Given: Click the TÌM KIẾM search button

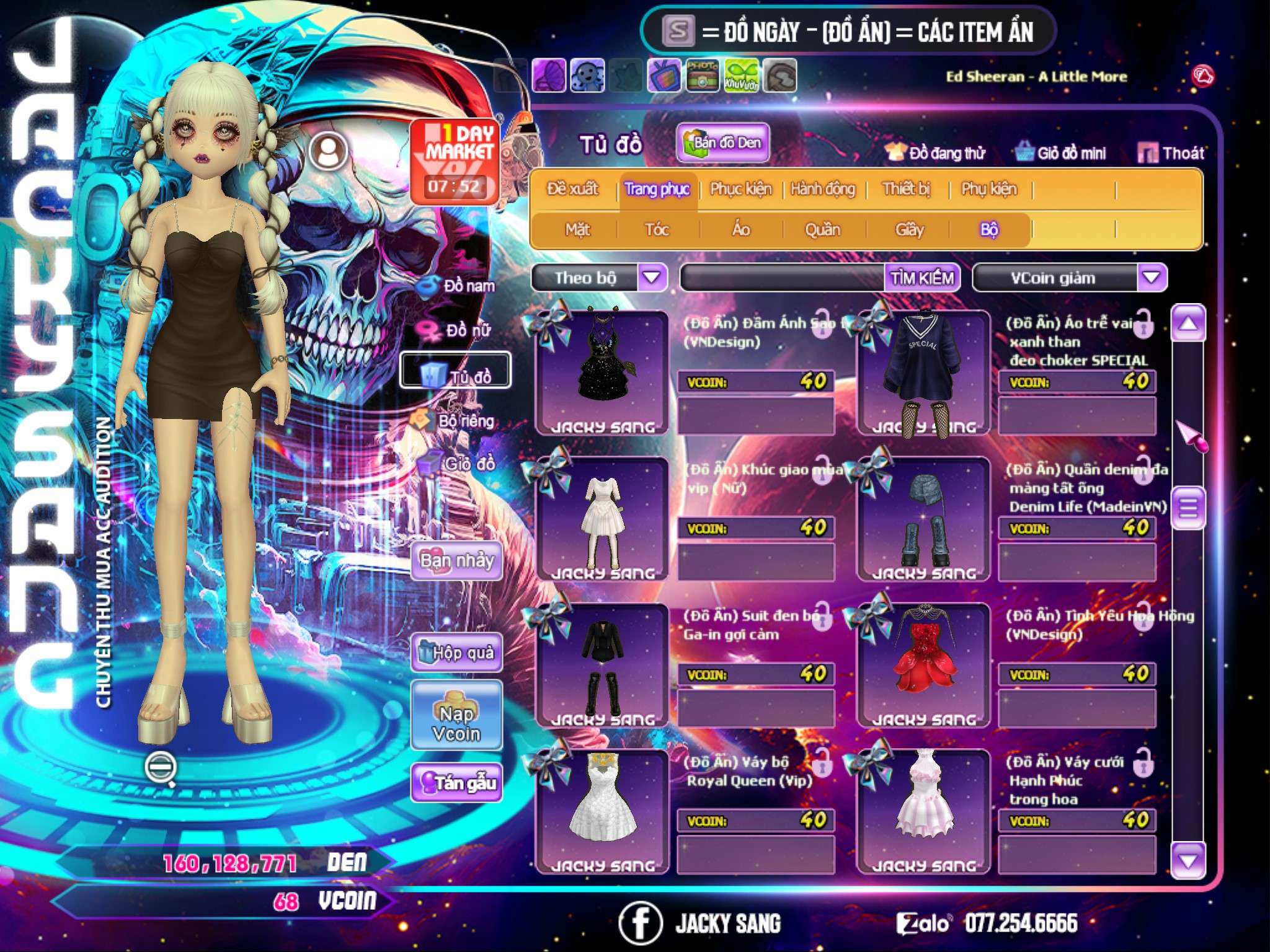Looking at the screenshot, I should tap(921, 277).
